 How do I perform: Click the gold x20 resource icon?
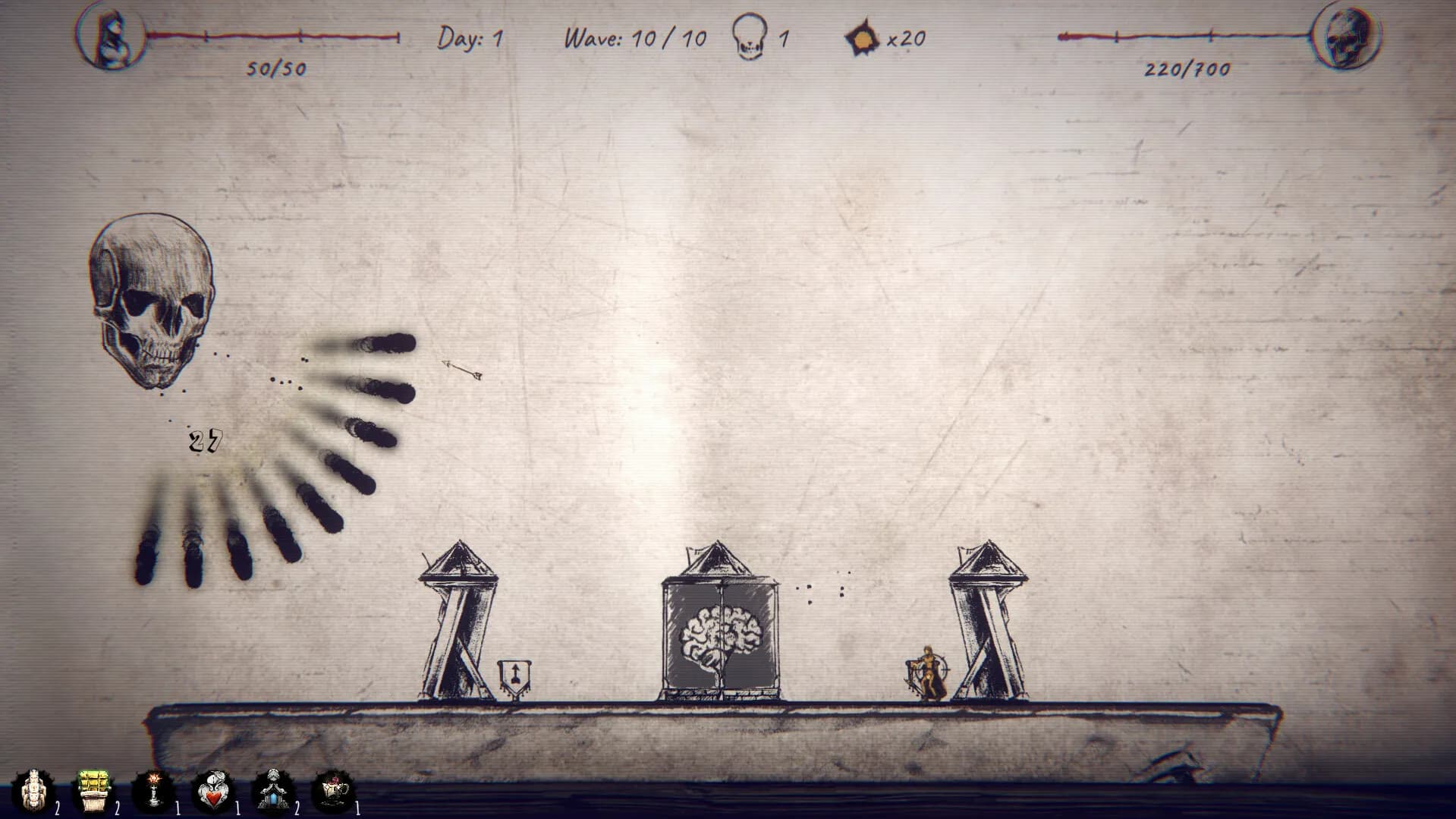[x=861, y=37]
